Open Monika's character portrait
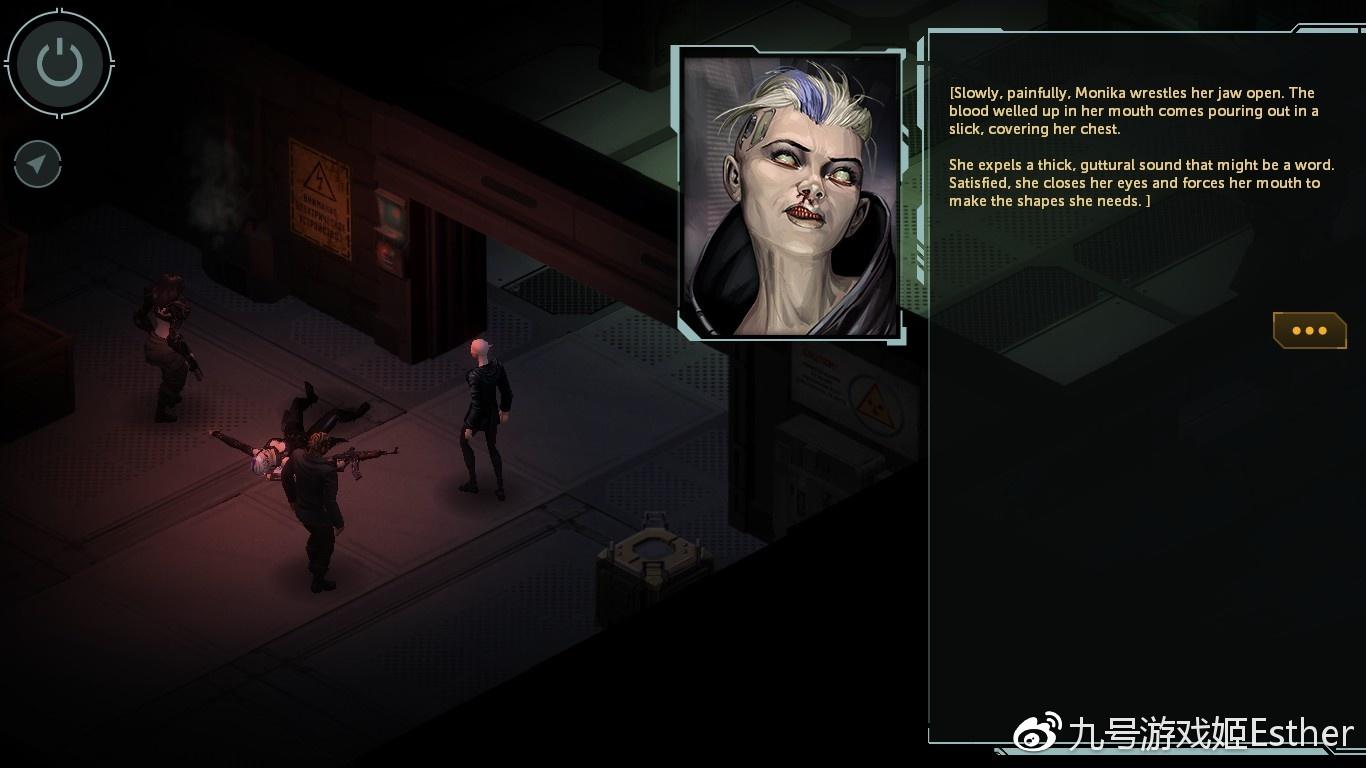1366x768 pixels. (790, 190)
